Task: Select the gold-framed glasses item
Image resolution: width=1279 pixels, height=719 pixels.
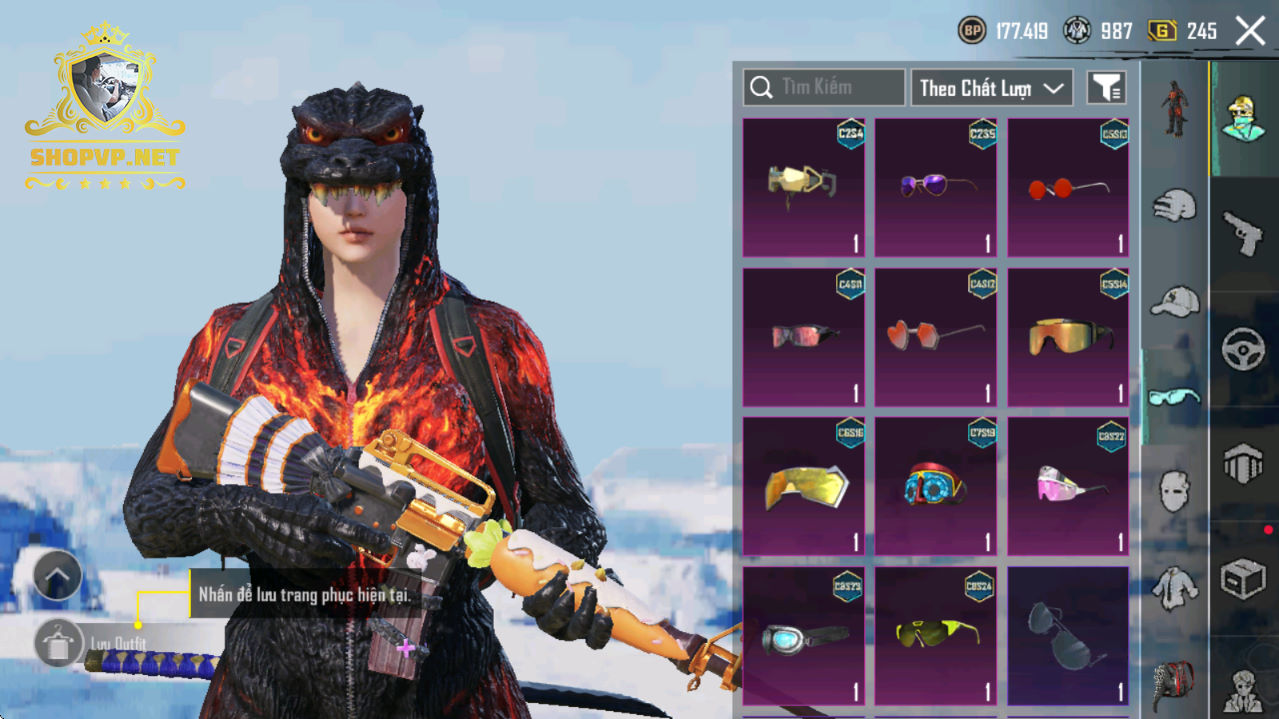Action: [x=803, y=186]
